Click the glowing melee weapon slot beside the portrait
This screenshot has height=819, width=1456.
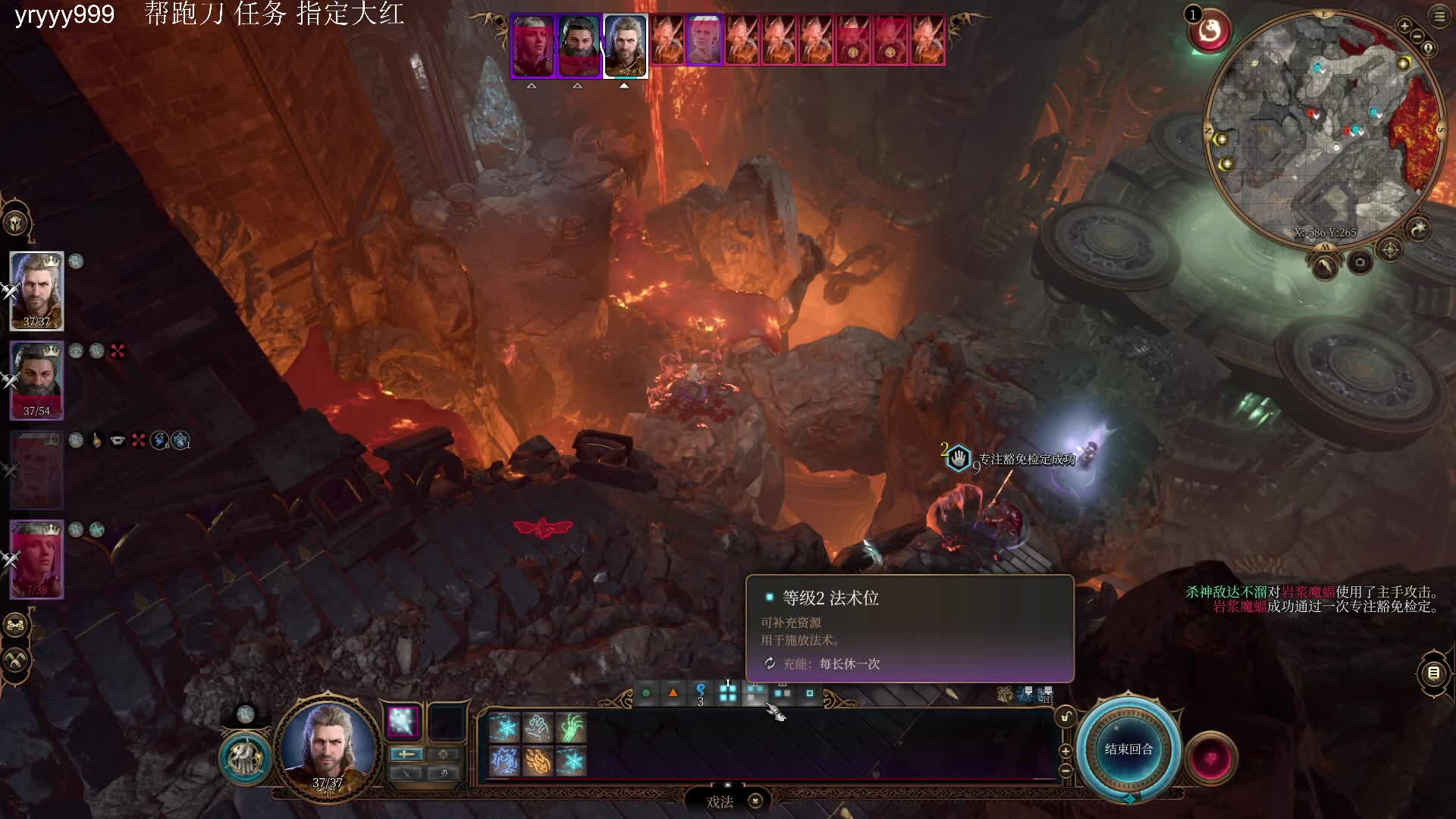403,721
